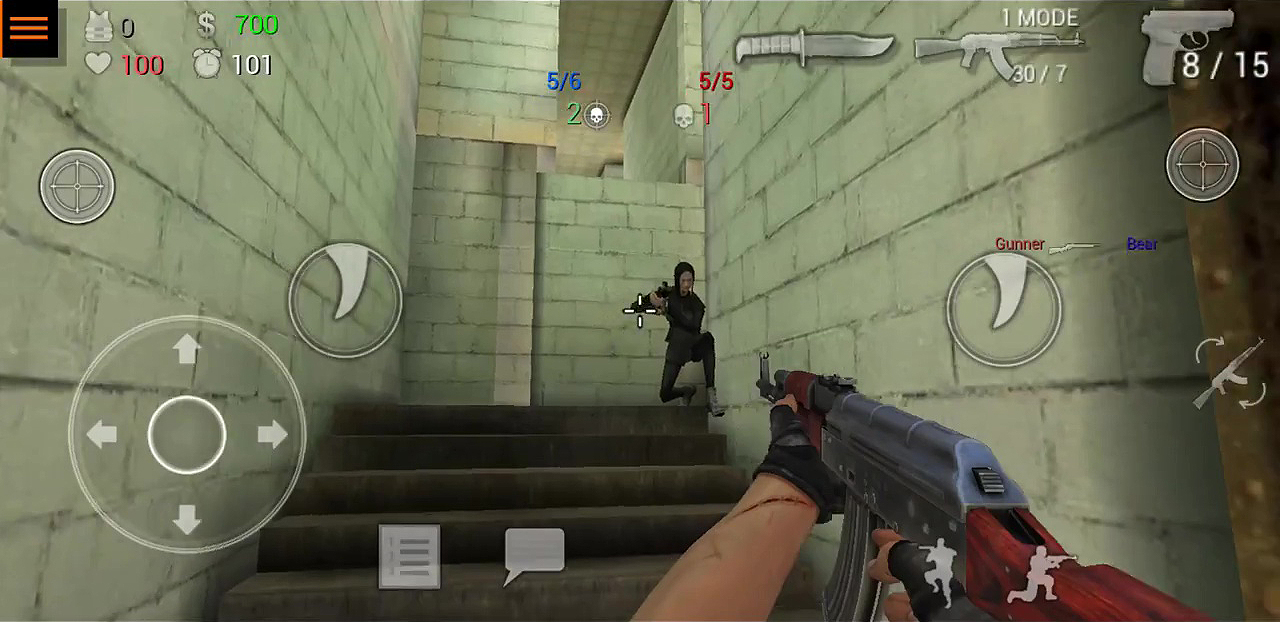Image resolution: width=1280 pixels, height=622 pixels.
Task: Select the combat knife weapon
Action: tap(813, 47)
